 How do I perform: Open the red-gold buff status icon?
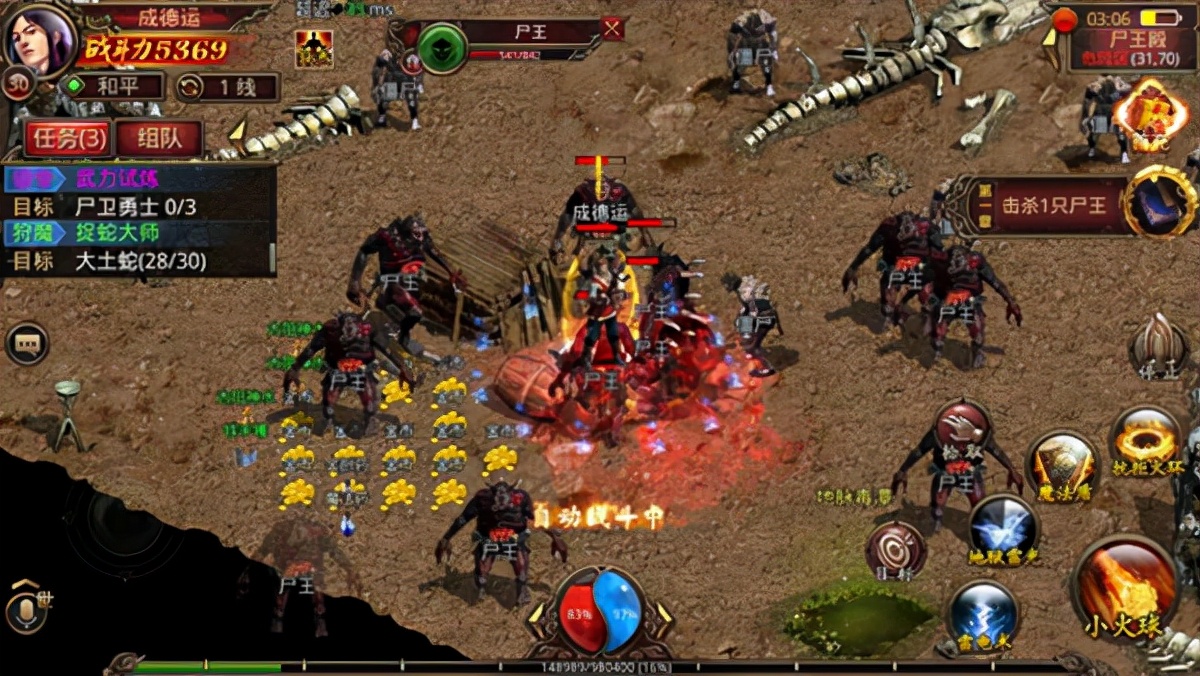coord(314,48)
